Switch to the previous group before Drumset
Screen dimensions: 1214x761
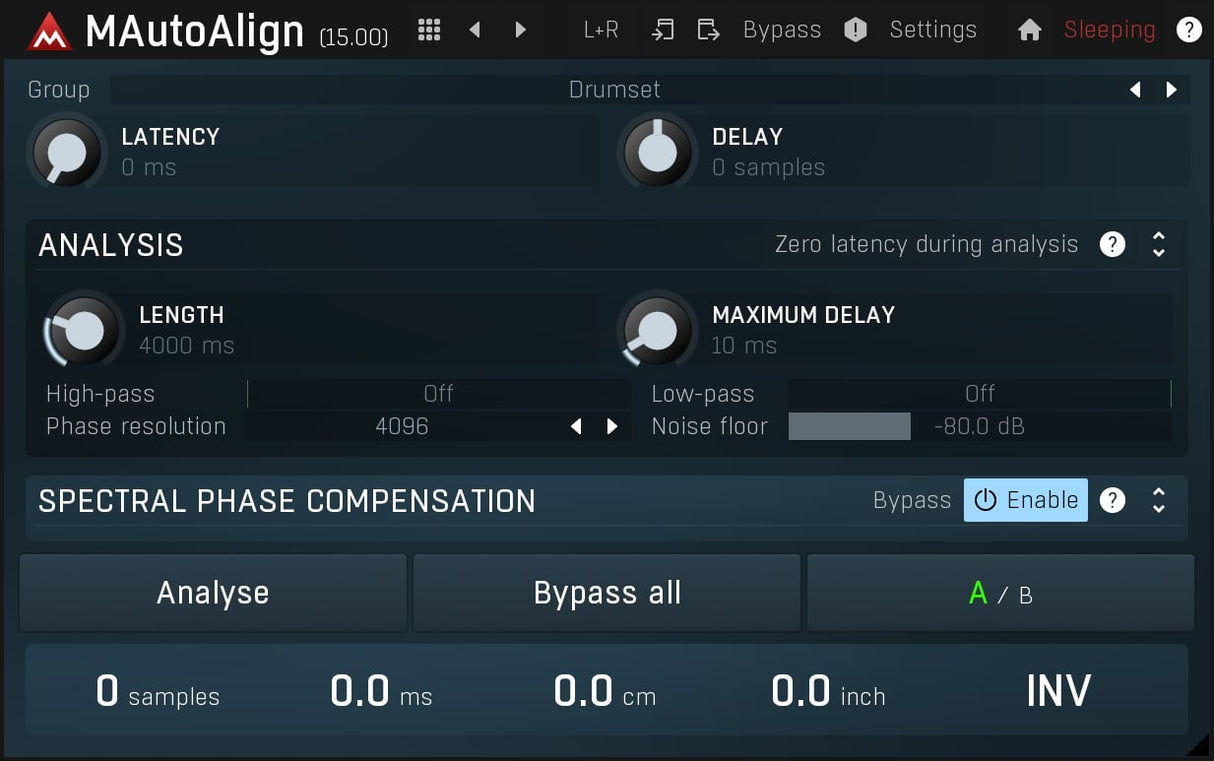pos(1135,90)
